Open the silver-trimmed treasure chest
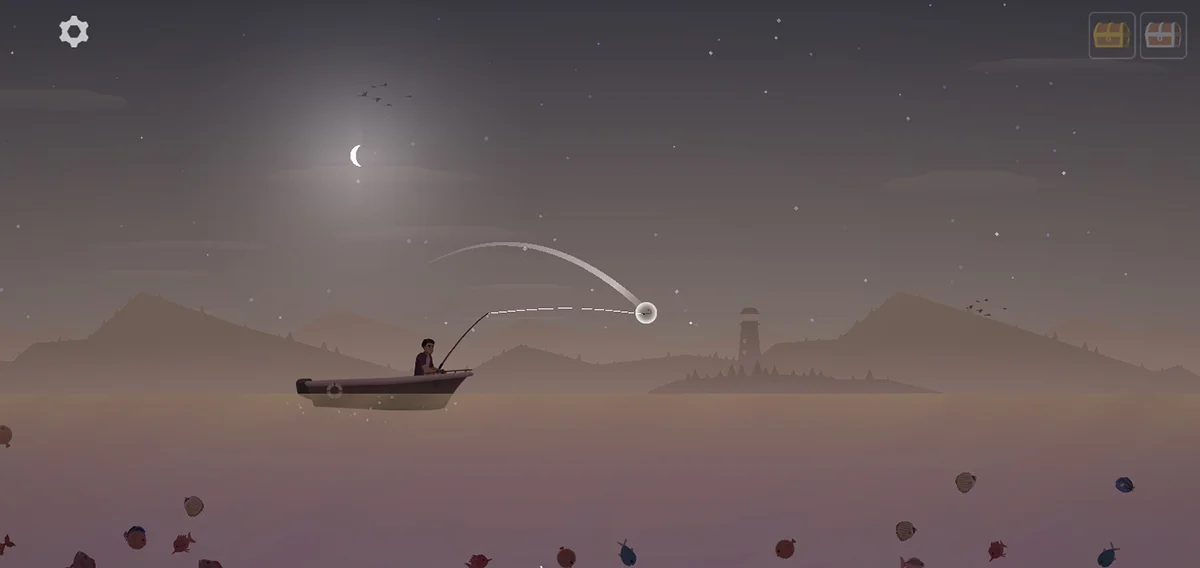The width and height of the screenshot is (1200, 568). [x=1163, y=36]
